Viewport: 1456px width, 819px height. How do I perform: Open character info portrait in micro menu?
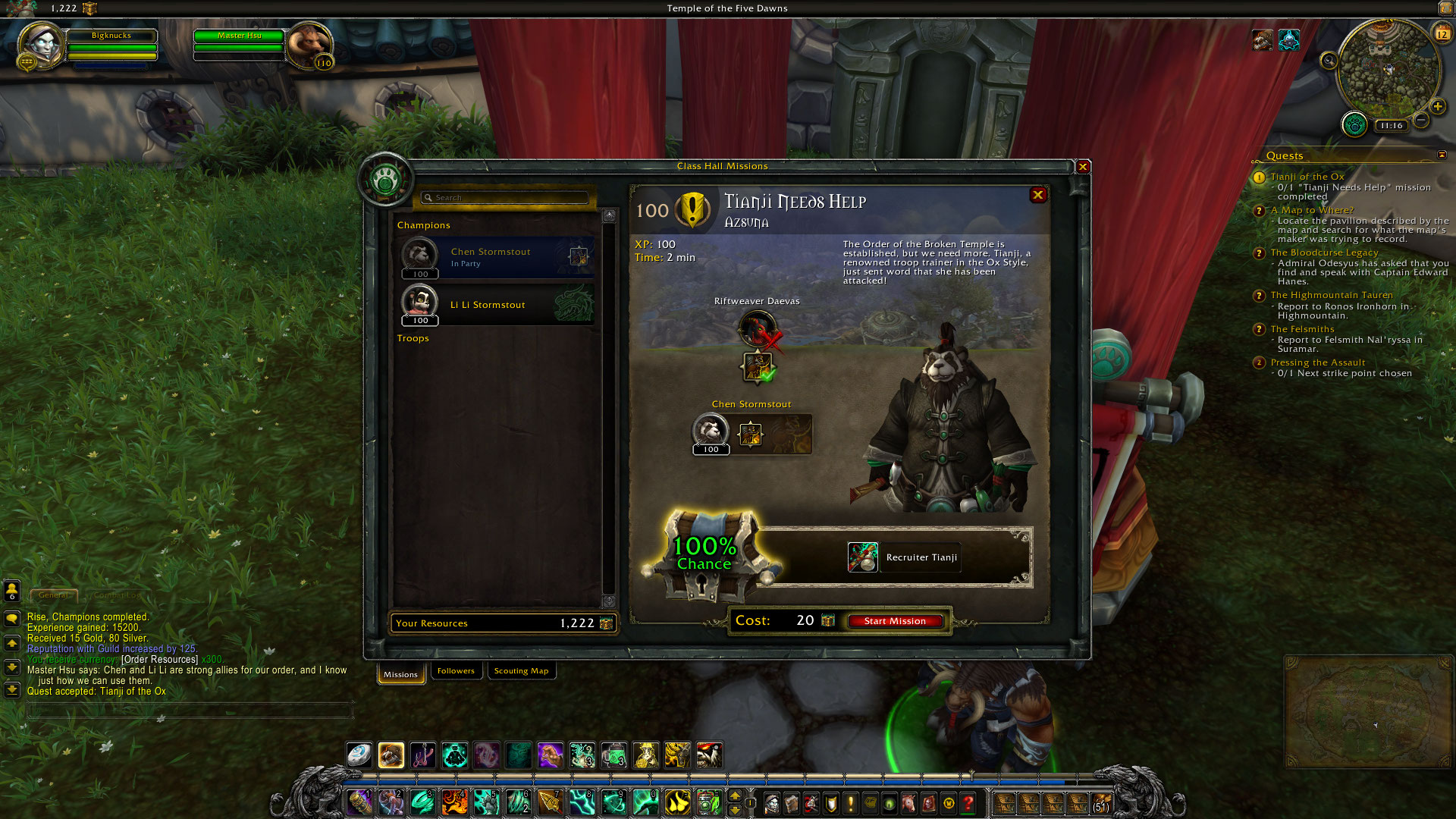pos(772,804)
